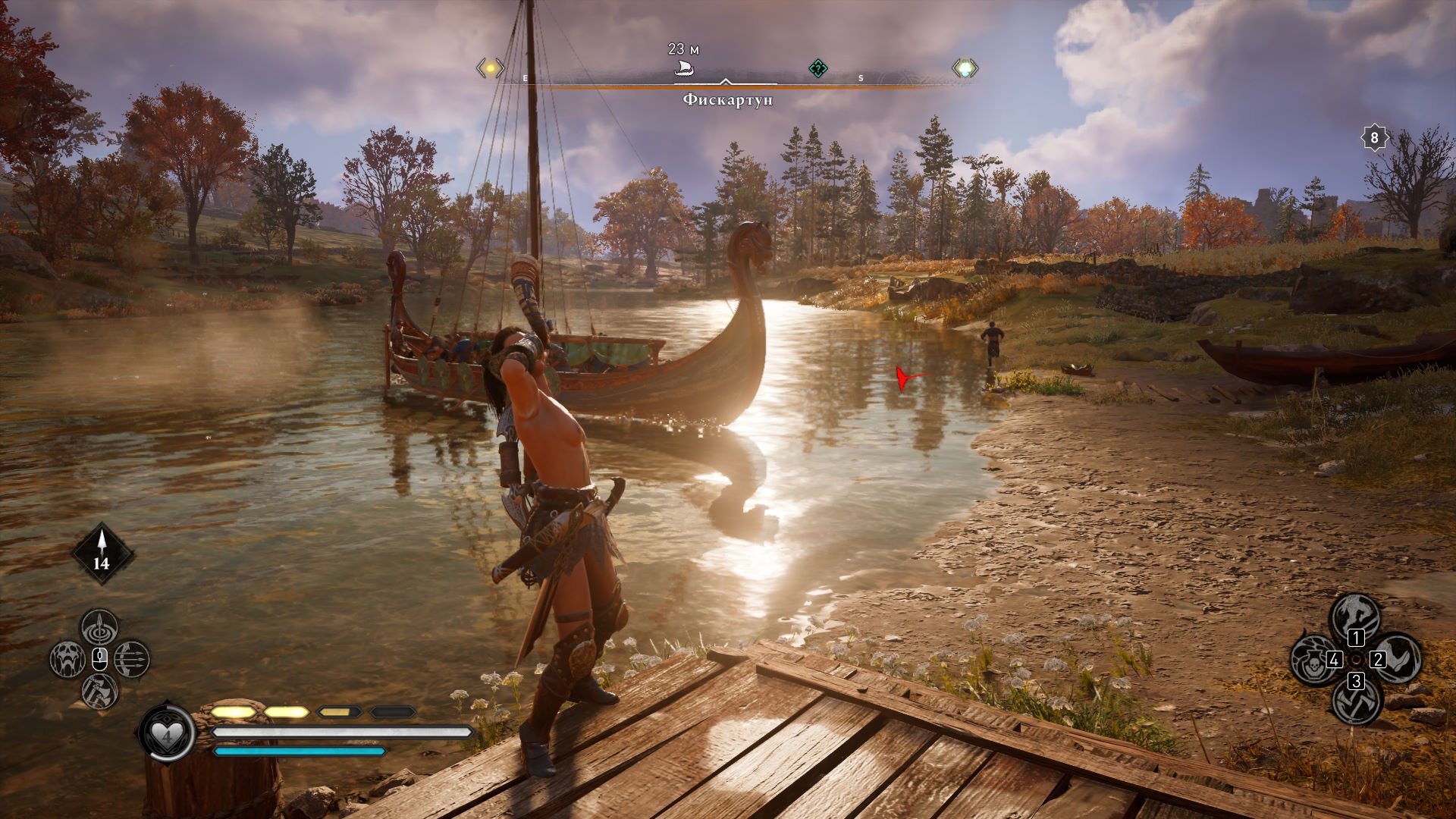The width and height of the screenshot is (1456, 819).
Task: Activate the bow with three arrows ability
Action: (132, 659)
